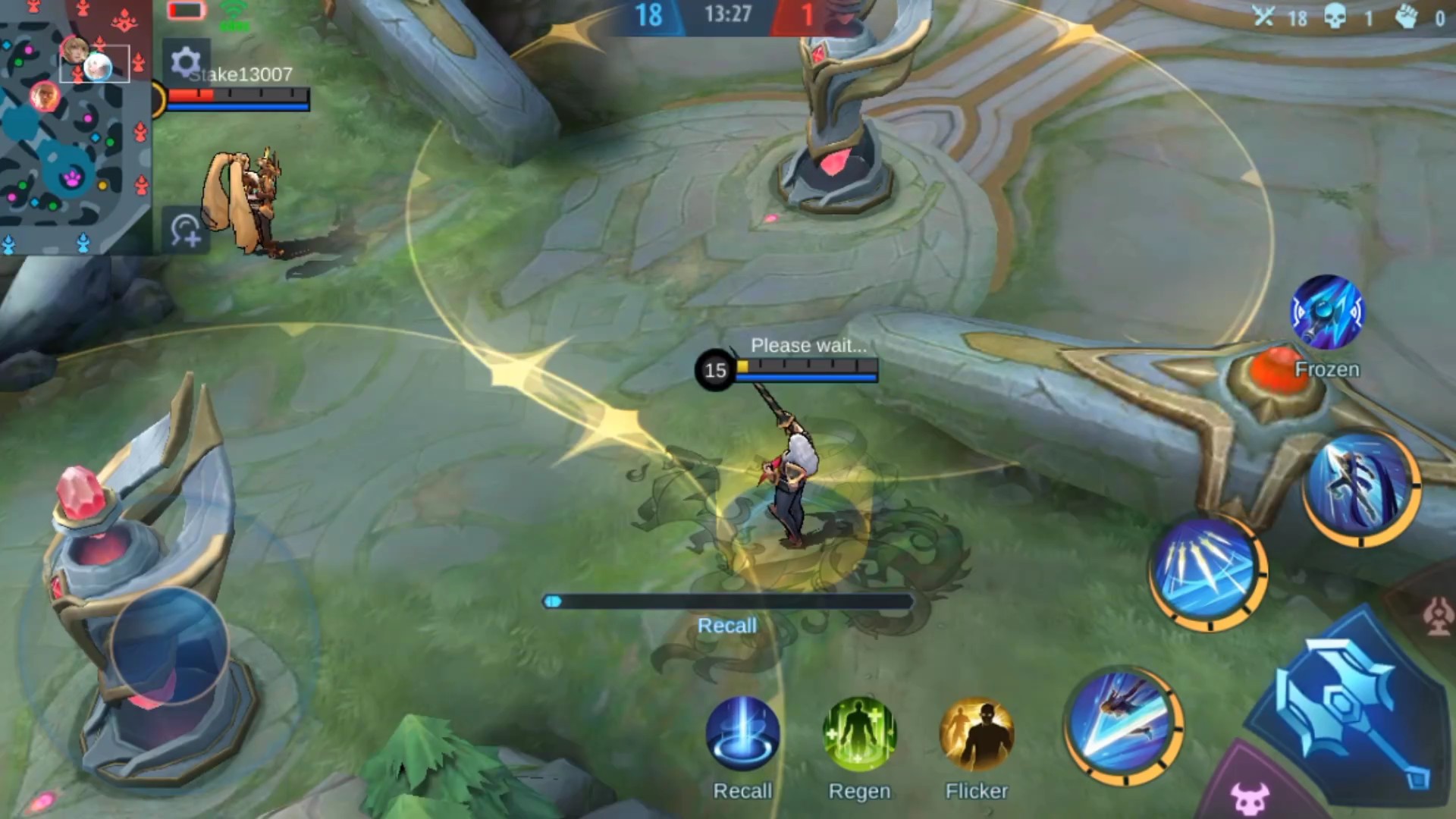Tap the target-lock add hero button
Image resolution: width=1456 pixels, height=819 pixels.
point(185,230)
